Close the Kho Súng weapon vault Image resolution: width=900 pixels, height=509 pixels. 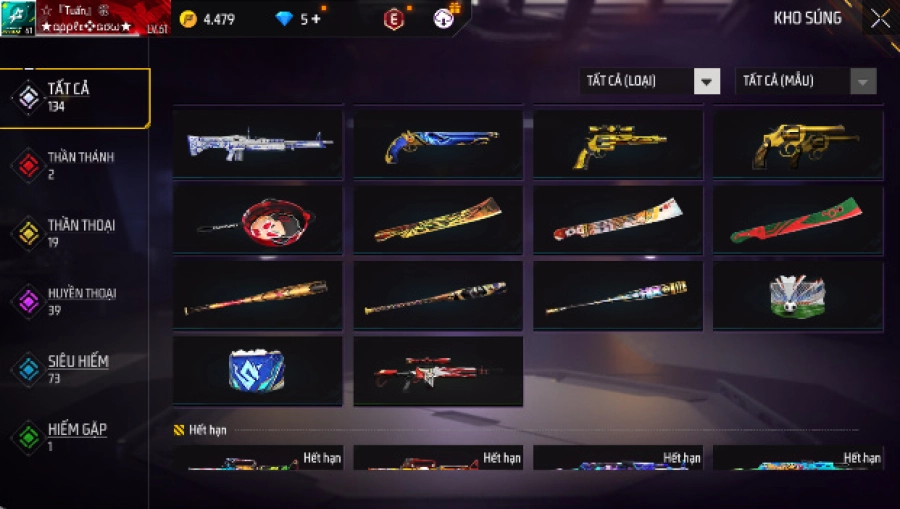click(879, 19)
